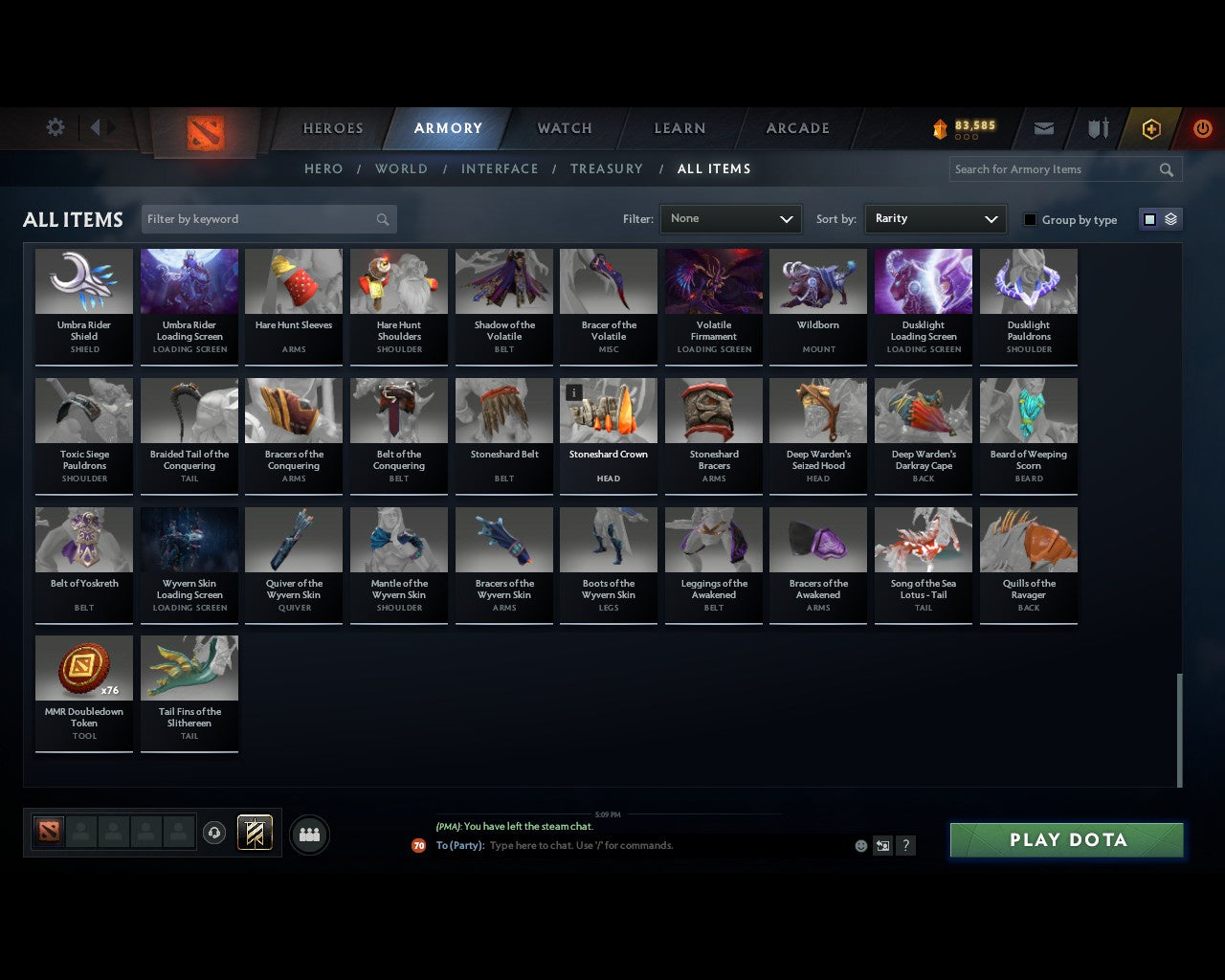Switch to the Treasury section
1225x980 pixels.
coord(606,168)
